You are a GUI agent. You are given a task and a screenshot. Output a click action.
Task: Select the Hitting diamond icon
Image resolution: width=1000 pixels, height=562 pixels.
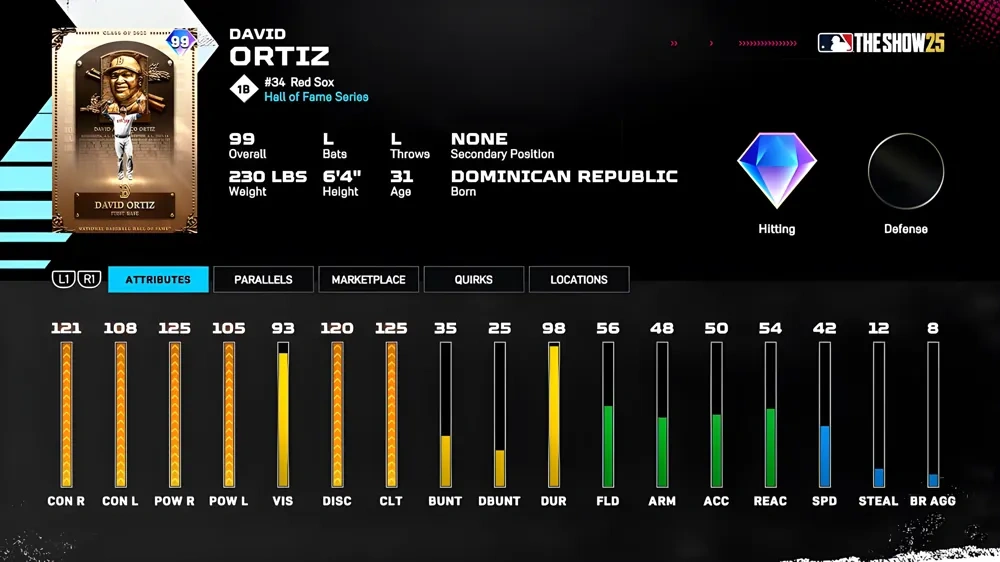[777, 171]
